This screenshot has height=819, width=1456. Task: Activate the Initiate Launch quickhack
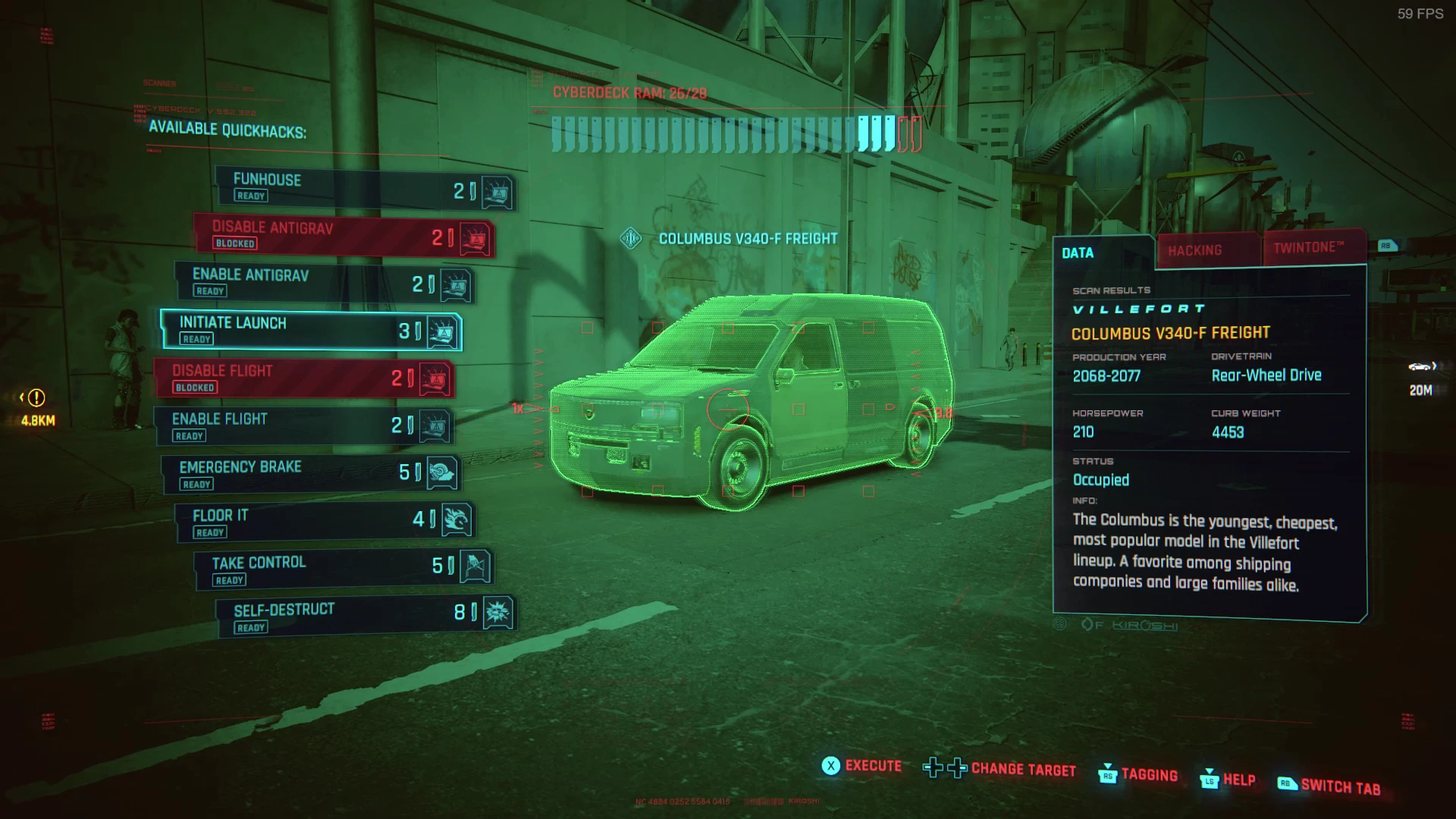[x=311, y=331]
